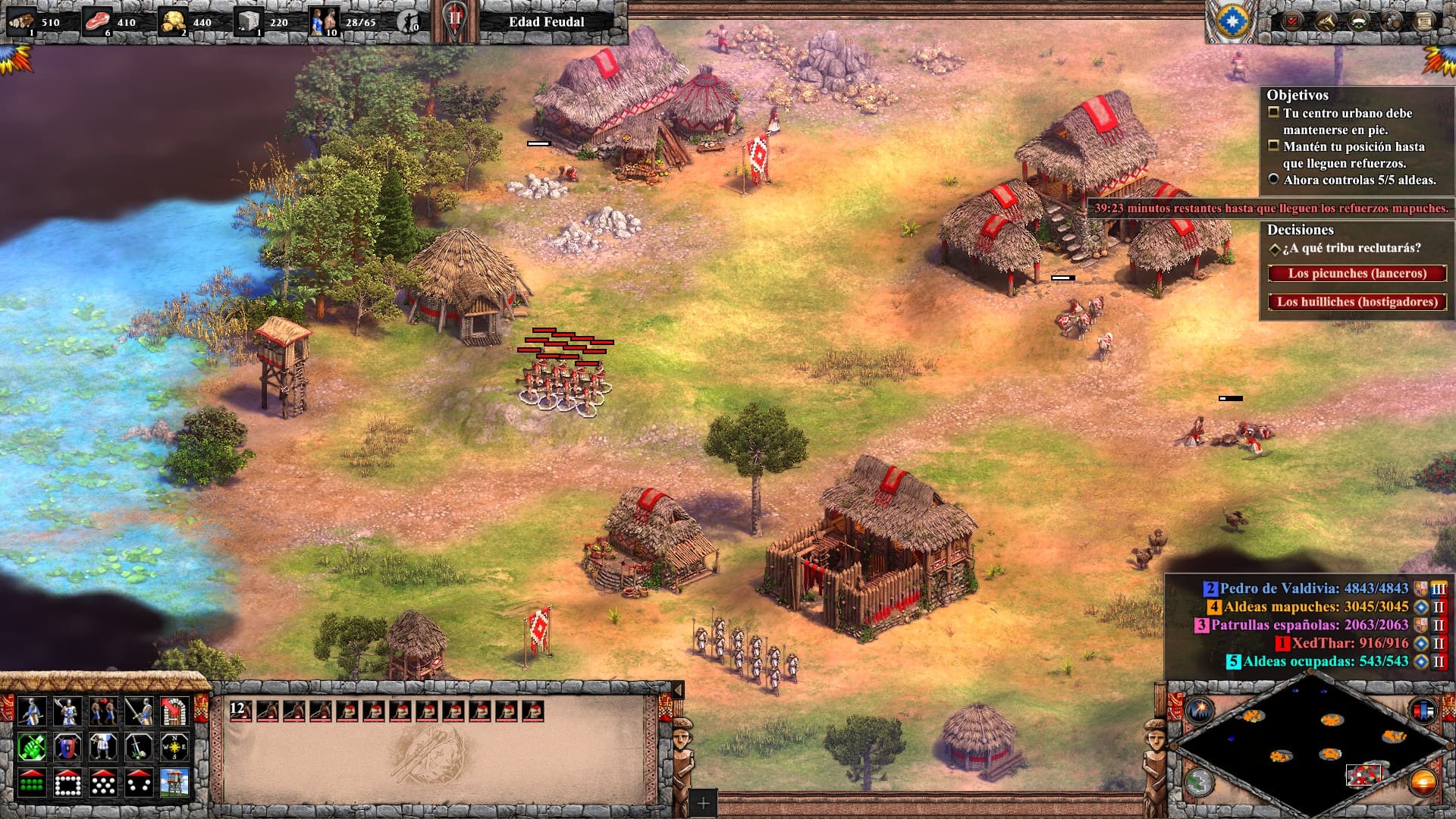Click the grey terrain minimap button

1200,782
